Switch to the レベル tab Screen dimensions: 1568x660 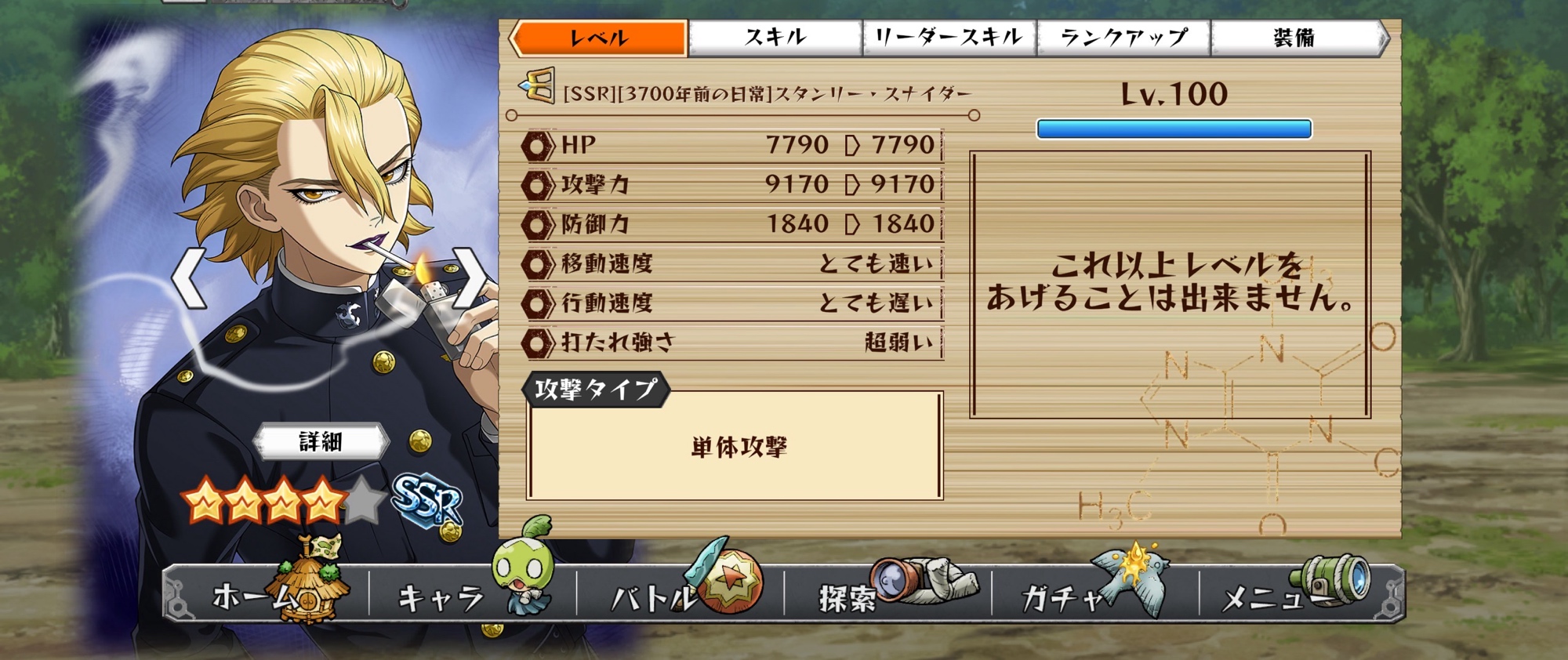click(x=600, y=38)
